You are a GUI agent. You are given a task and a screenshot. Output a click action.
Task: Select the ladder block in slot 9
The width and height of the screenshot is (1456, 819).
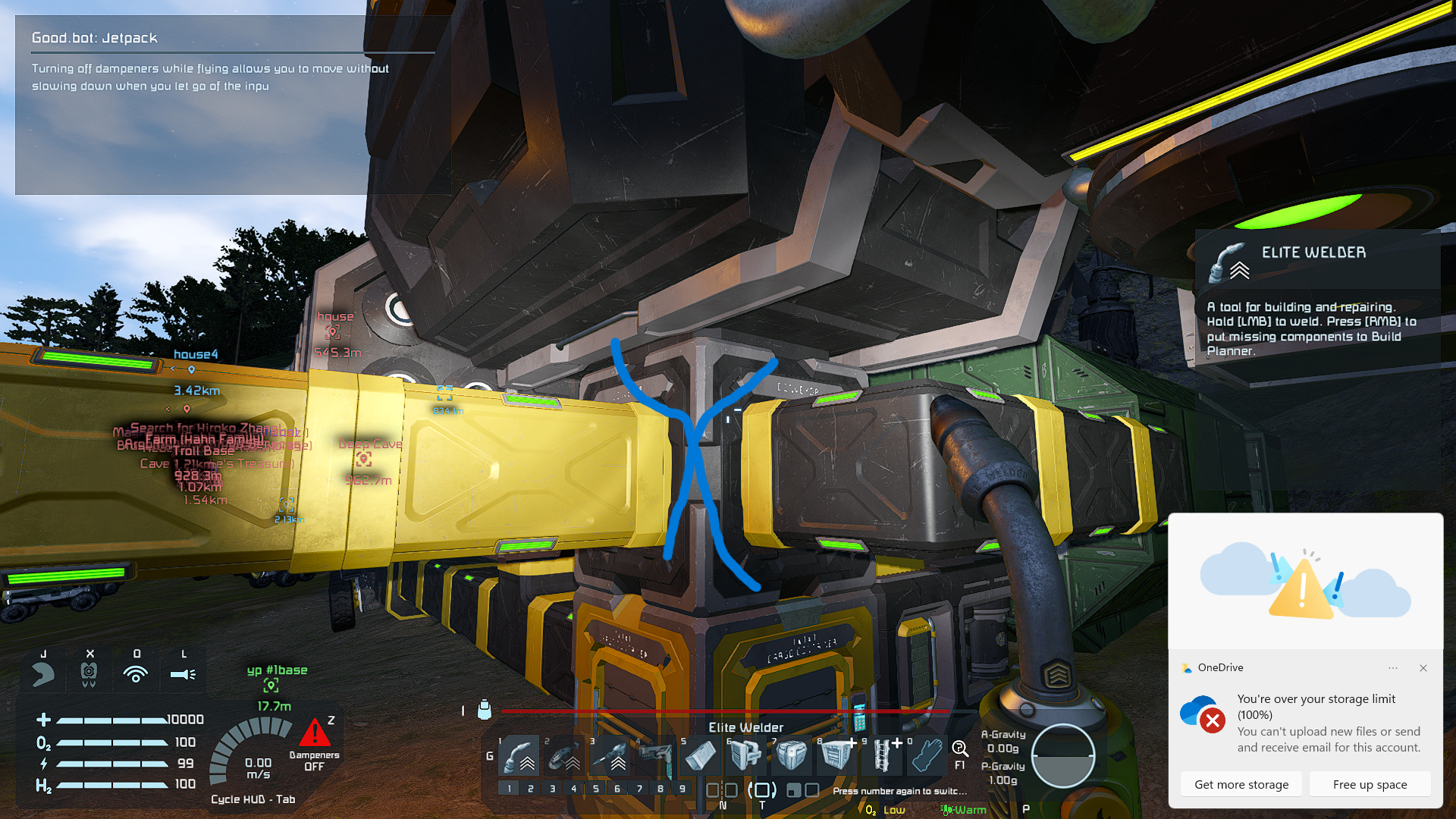coord(882,755)
